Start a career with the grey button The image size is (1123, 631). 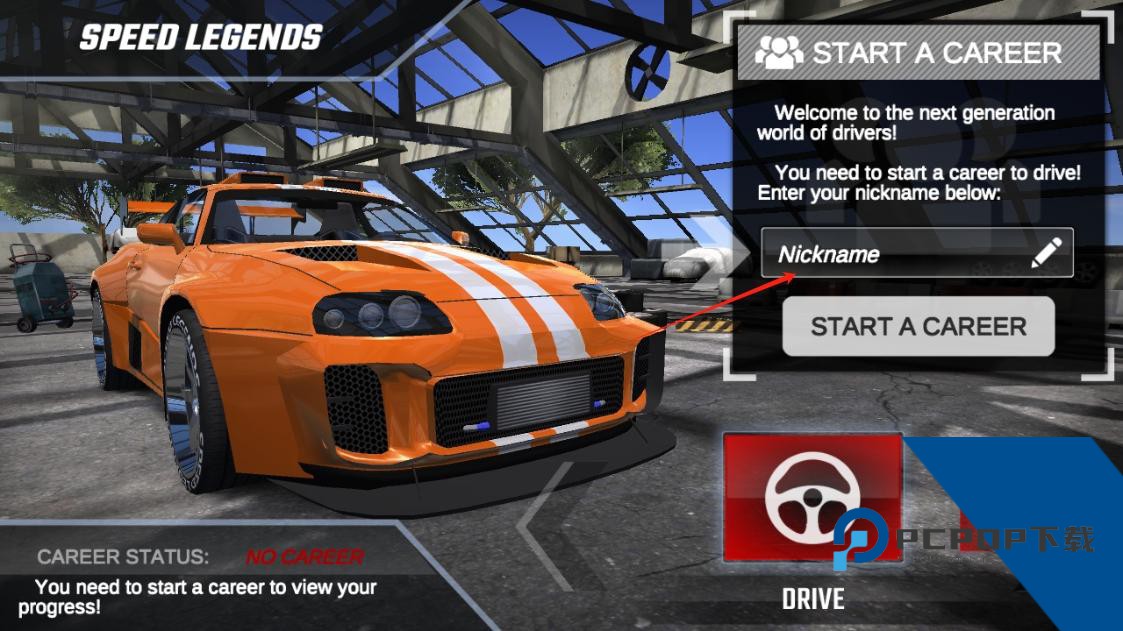[918, 326]
